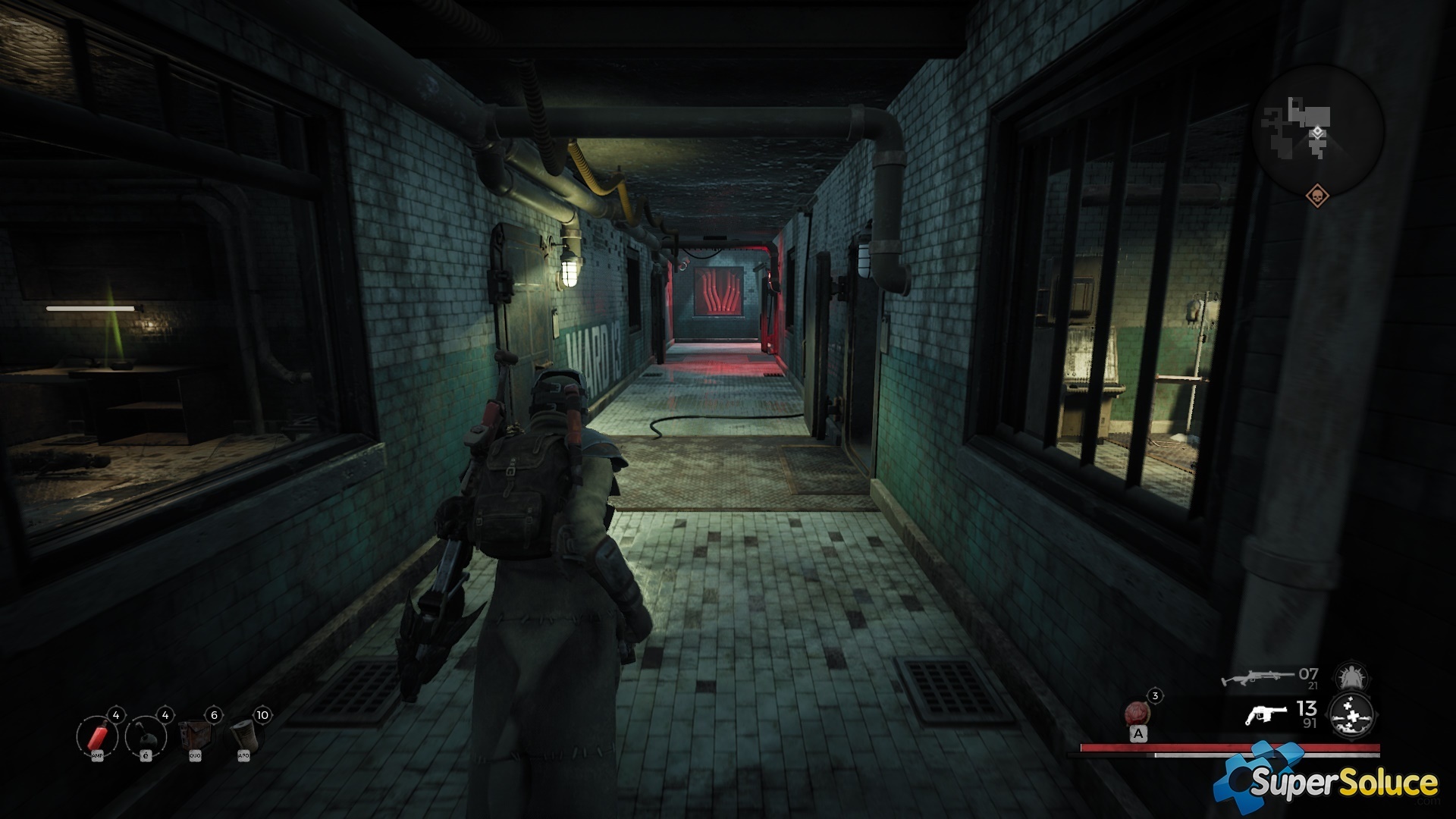This screenshot has width=1456, height=819.
Task: Open the circular minimap
Action: (x=1317, y=129)
